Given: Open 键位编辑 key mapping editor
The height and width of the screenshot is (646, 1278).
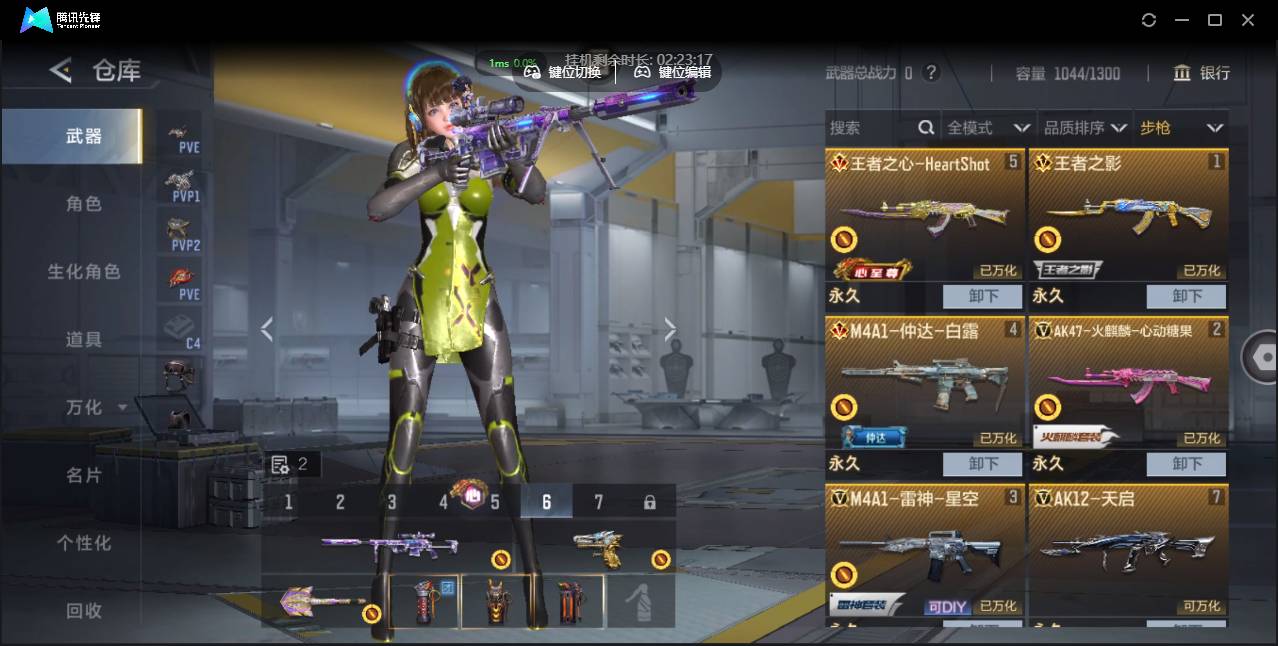Looking at the screenshot, I should pyautogui.click(x=673, y=72).
